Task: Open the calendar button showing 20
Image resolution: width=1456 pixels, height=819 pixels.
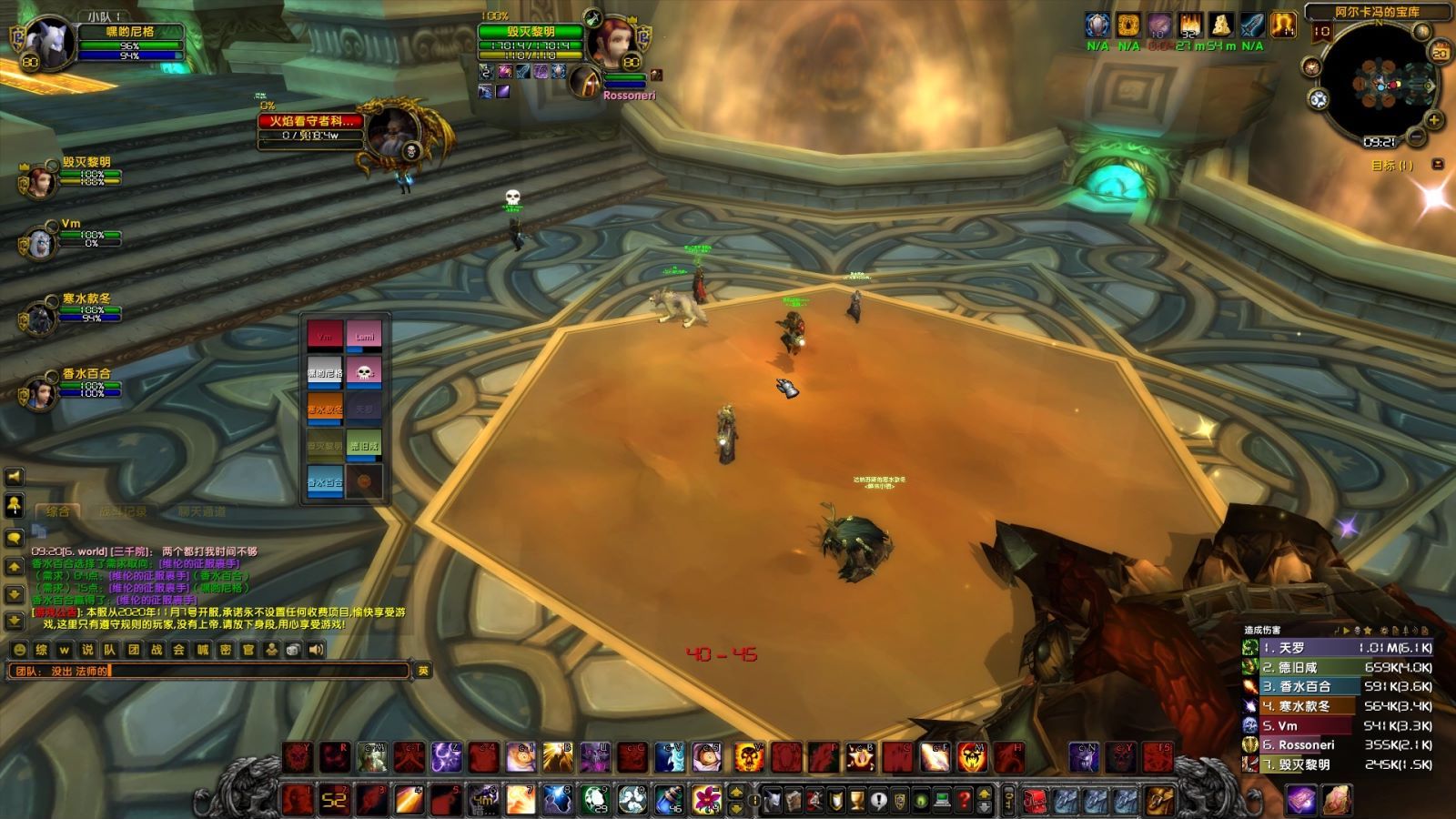Action: pos(1440,54)
